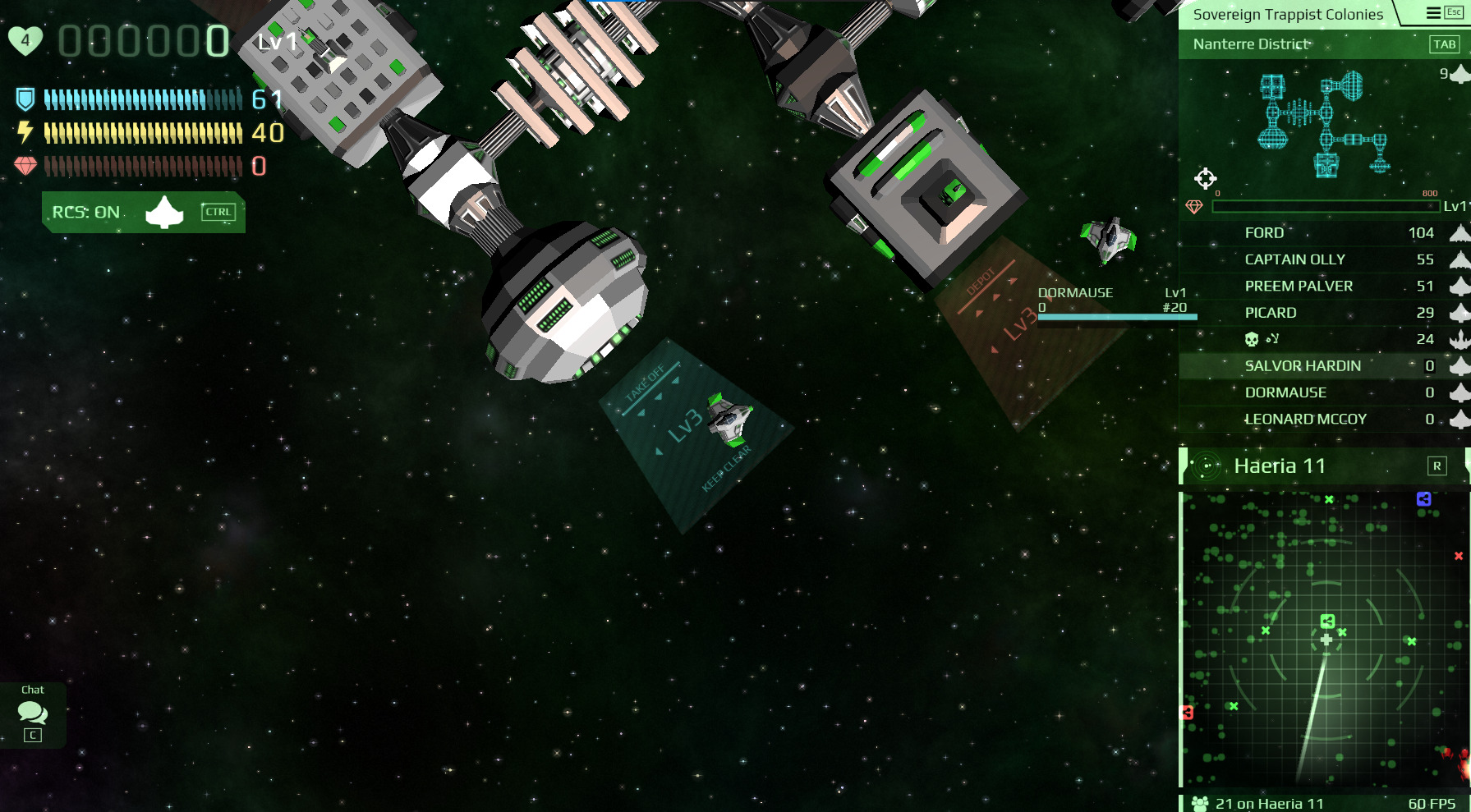Click the radar minimap
The image size is (1471, 812).
pyautogui.click(x=1324, y=640)
